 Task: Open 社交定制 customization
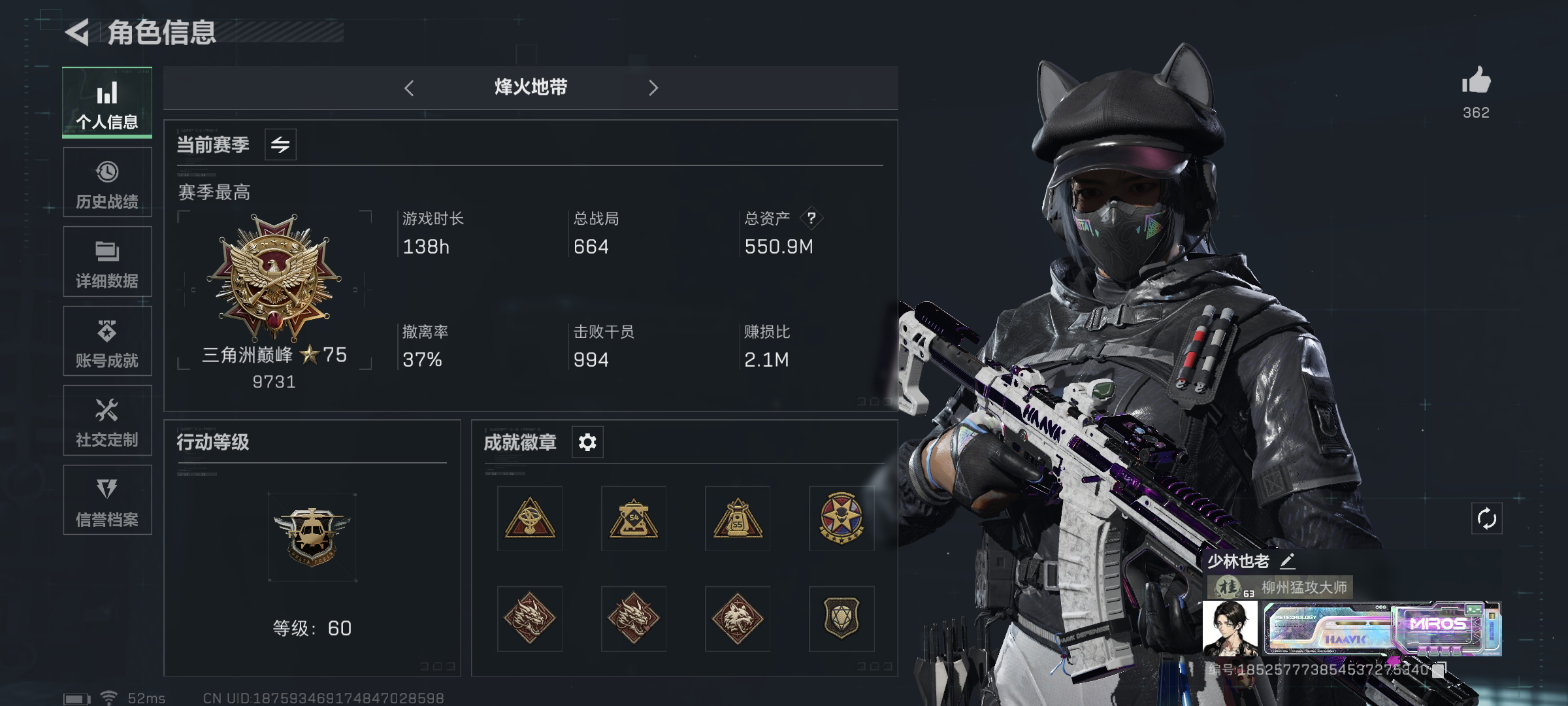[107, 421]
